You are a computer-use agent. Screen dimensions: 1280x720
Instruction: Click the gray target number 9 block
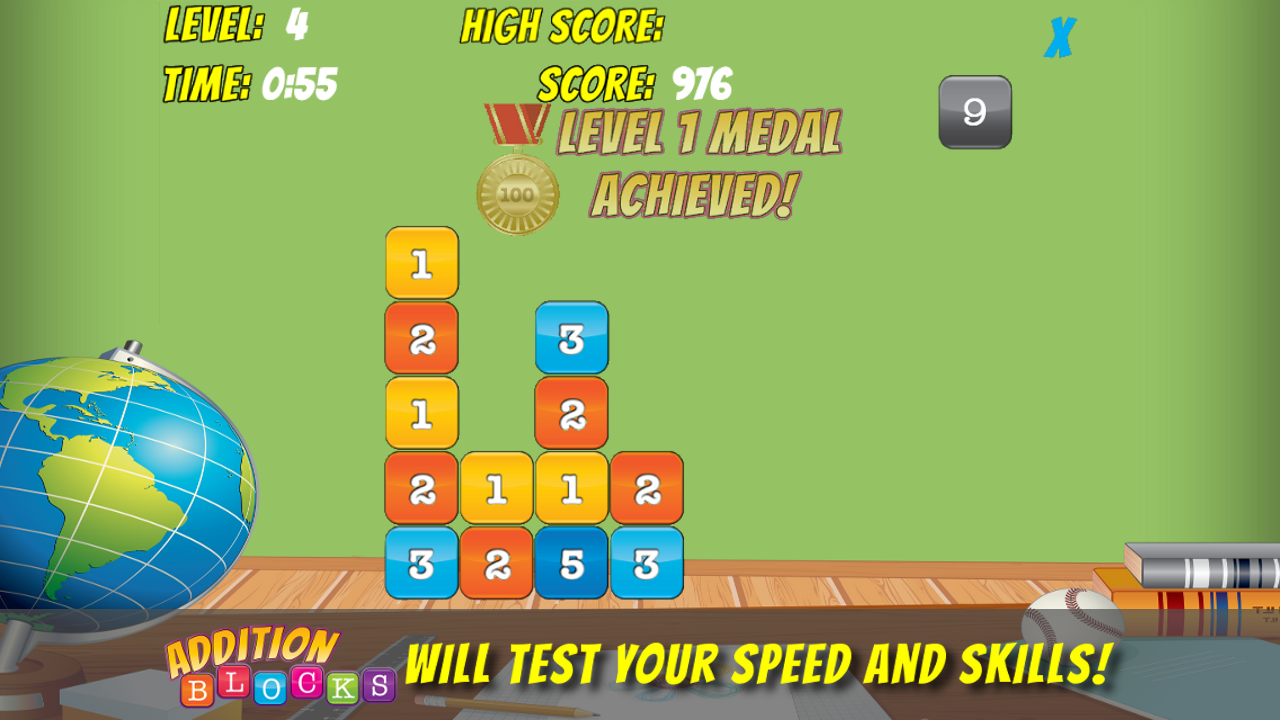pyautogui.click(x=975, y=111)
